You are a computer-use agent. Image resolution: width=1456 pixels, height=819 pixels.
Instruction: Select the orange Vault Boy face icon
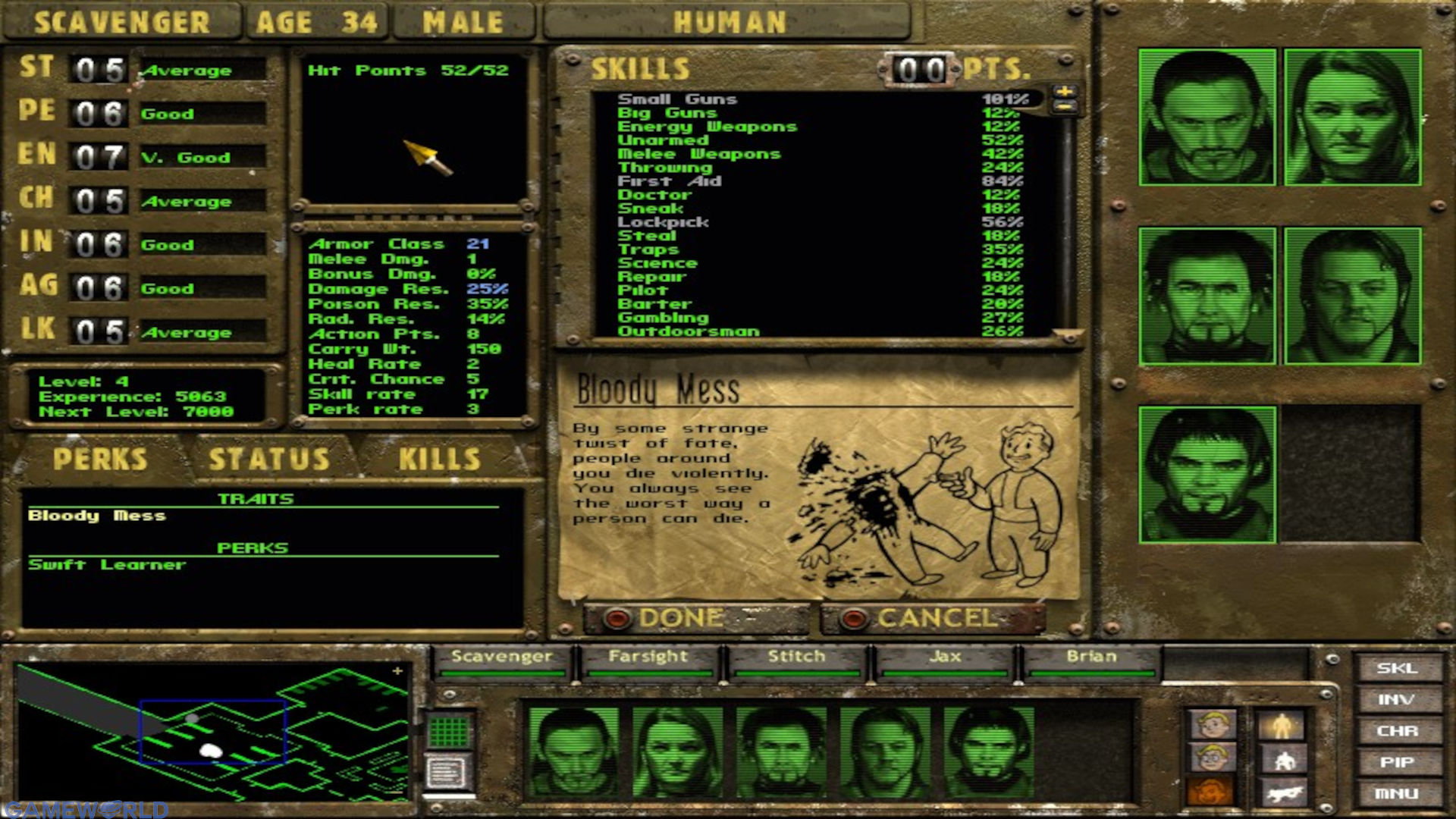[x=1211, y=792]
